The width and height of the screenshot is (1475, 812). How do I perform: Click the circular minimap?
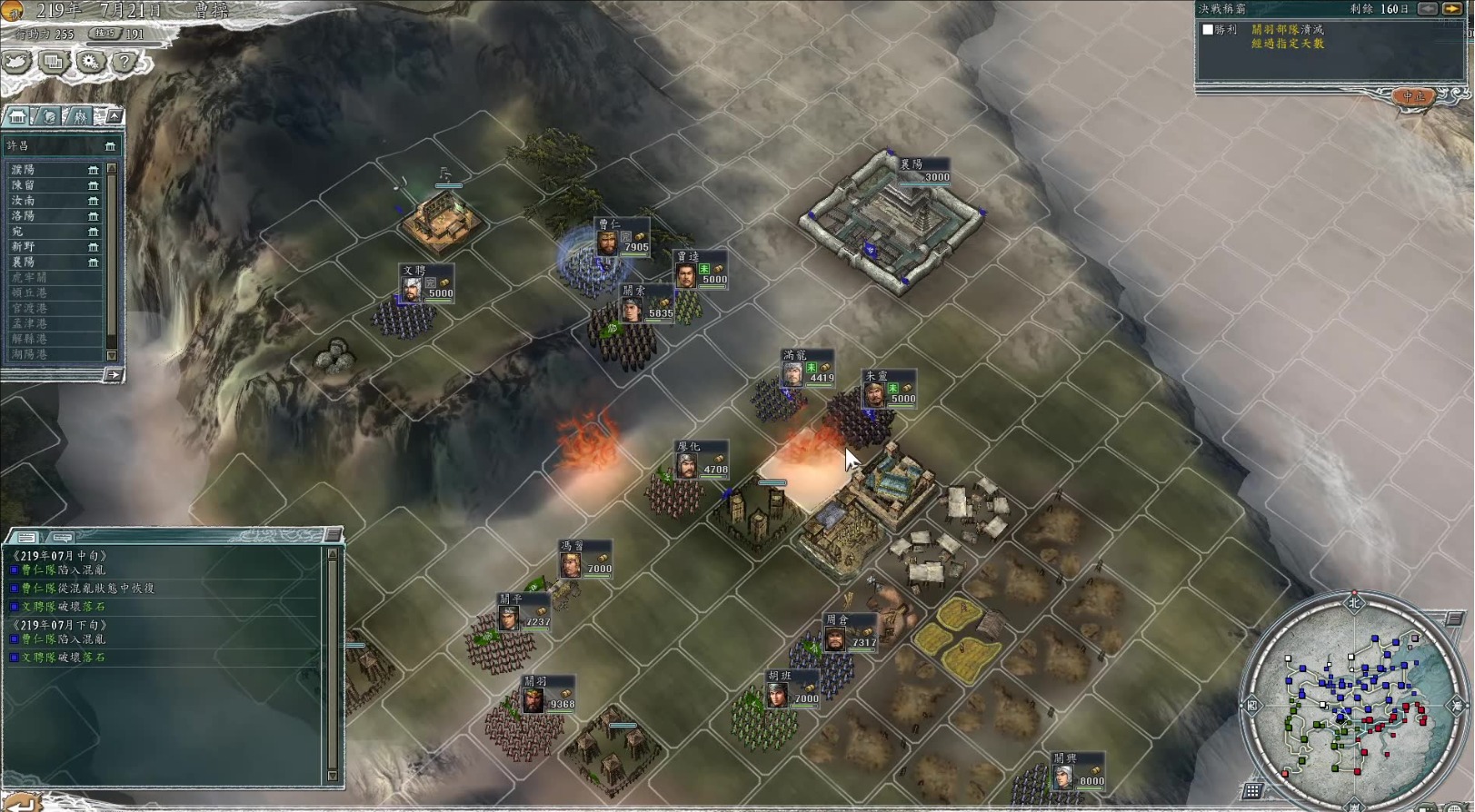[x=1354, y=698]
